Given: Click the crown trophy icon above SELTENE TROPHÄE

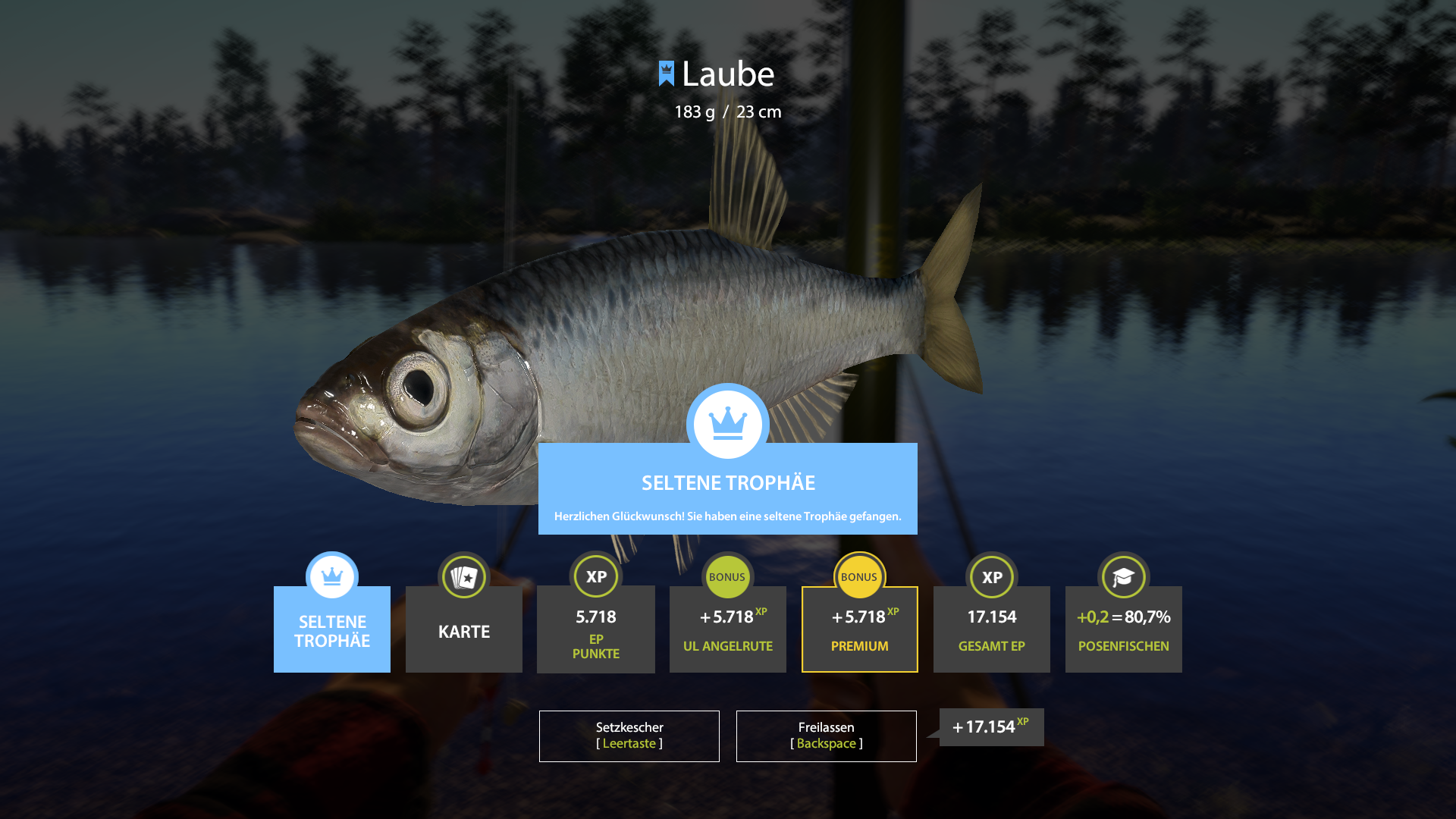Looking at the screenshot, I should [x=331, y=577].
